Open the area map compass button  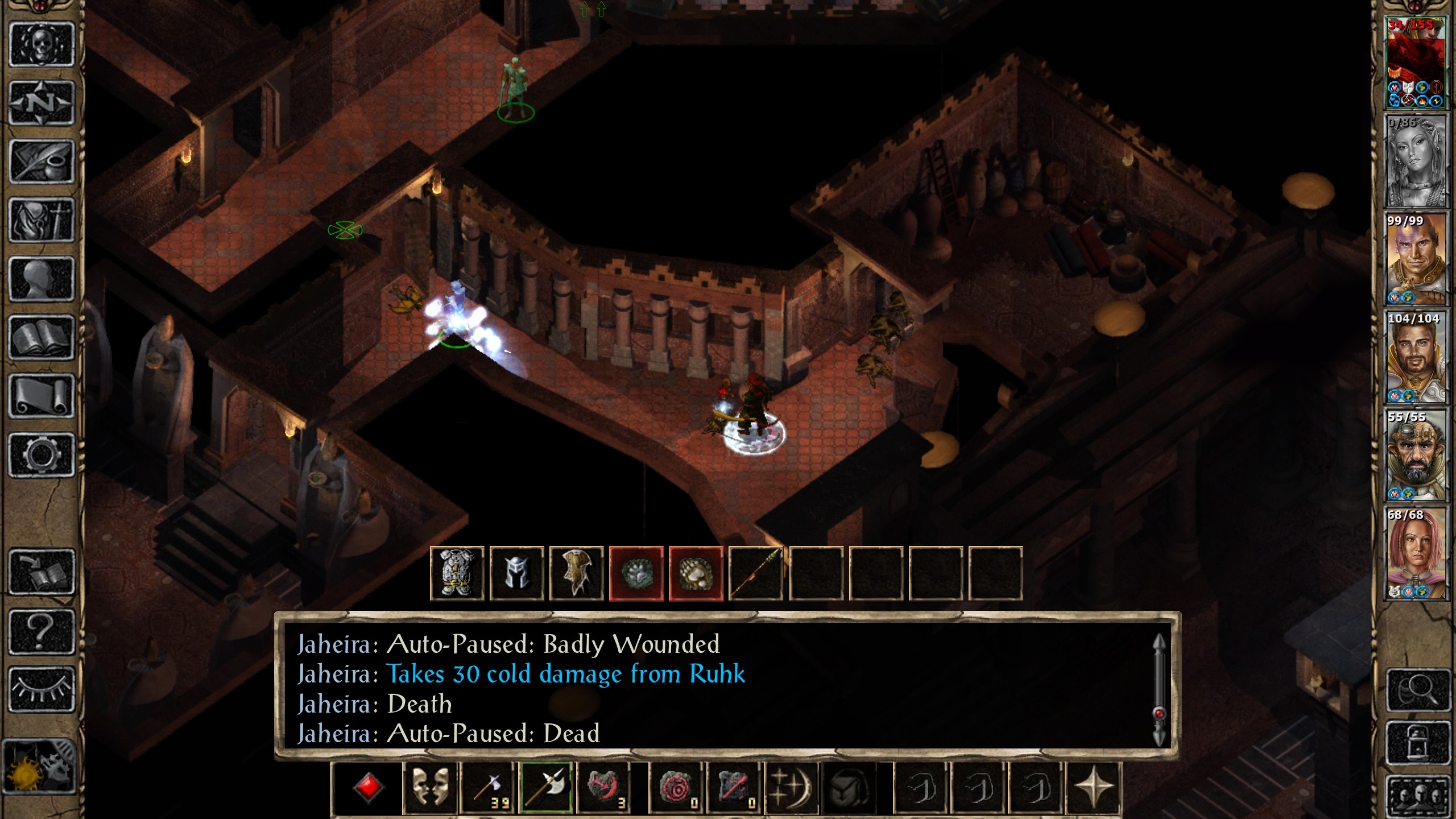tap(42, 103)
